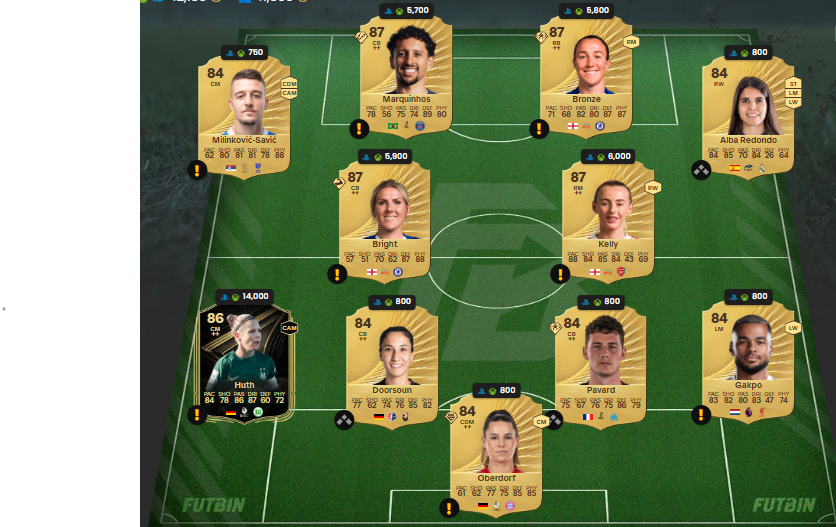Click the warning icon next to Marquinhos
Screen dimensions: 836x527
358,129
